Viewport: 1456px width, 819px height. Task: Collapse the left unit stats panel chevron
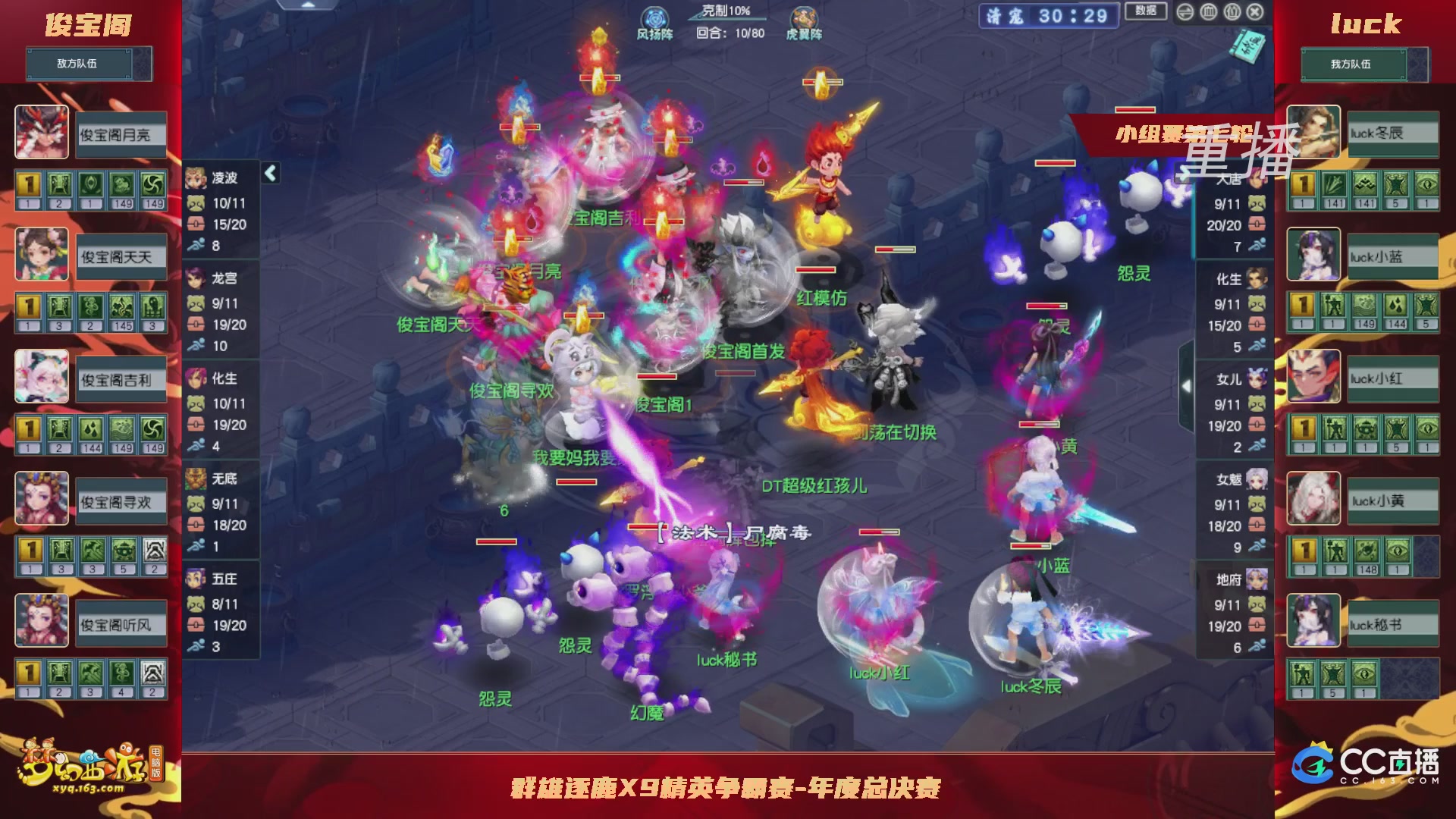click(269, 172)
